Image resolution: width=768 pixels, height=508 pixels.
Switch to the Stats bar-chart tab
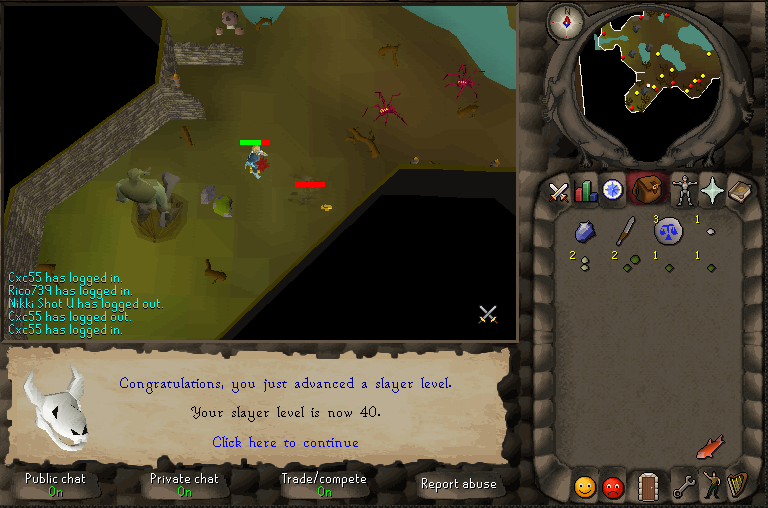(x=585, y=190)
